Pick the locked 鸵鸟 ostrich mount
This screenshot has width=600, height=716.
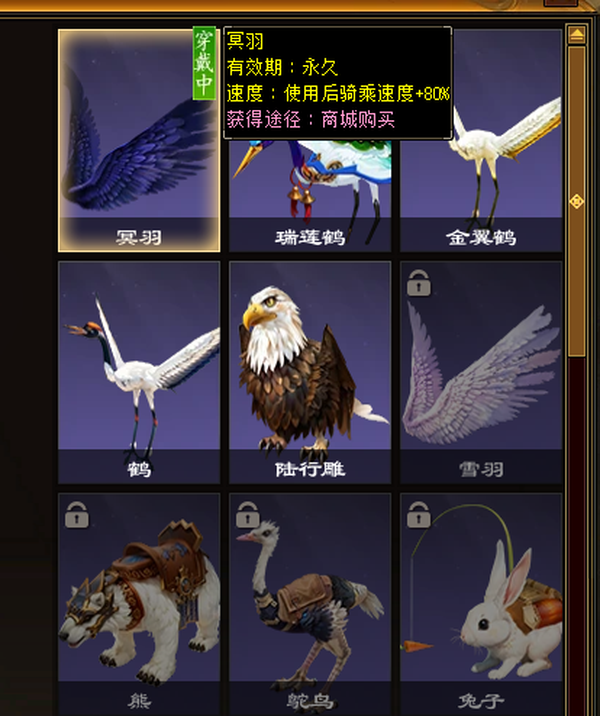(x=310, y=600)
